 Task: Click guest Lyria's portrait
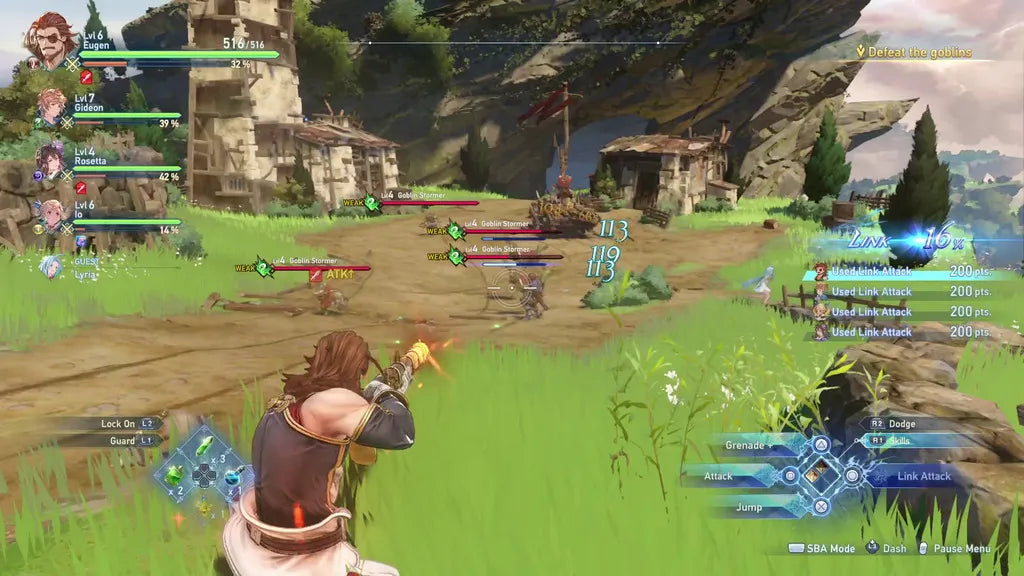pos(50,267)
